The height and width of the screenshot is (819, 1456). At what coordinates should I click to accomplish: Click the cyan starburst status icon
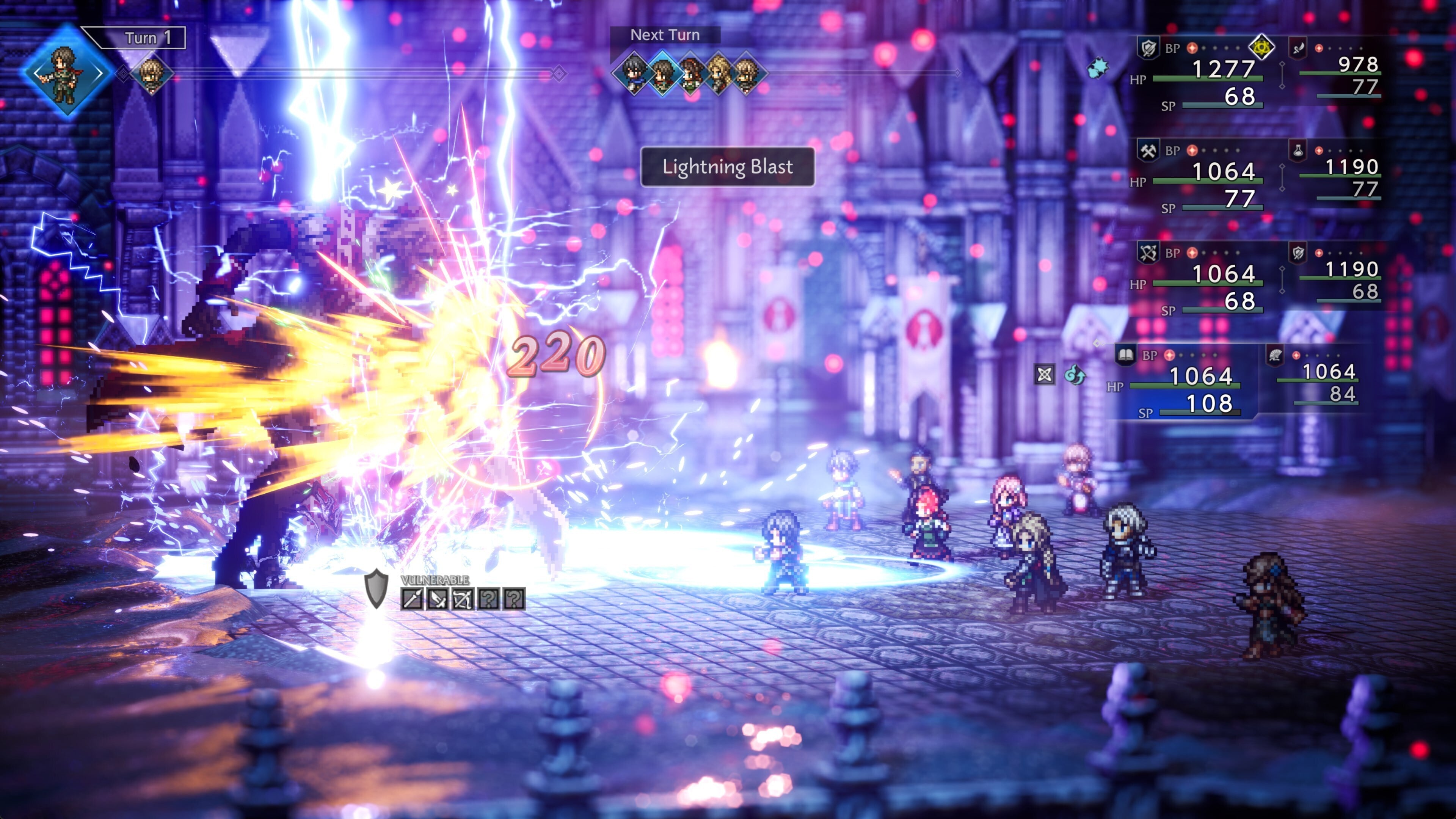pyautogui.click(x=1098, y=68)
